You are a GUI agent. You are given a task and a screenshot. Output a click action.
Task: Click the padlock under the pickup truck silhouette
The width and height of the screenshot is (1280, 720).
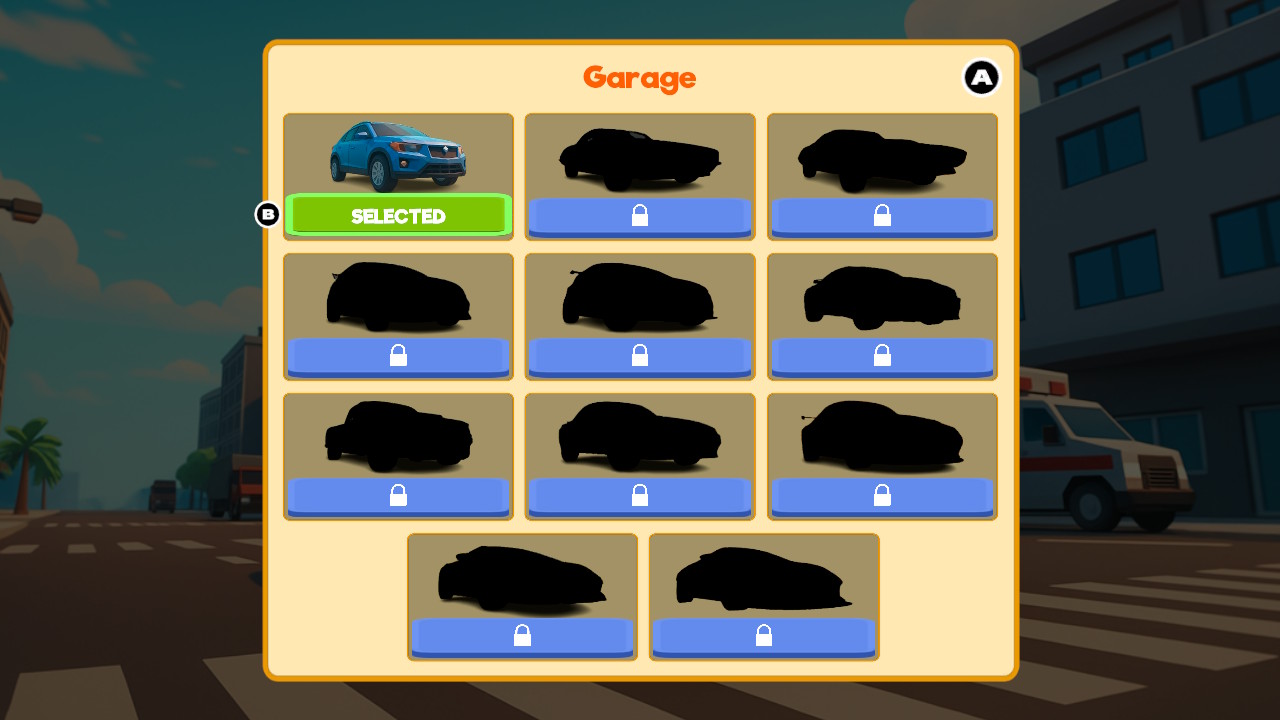[398, 495]
